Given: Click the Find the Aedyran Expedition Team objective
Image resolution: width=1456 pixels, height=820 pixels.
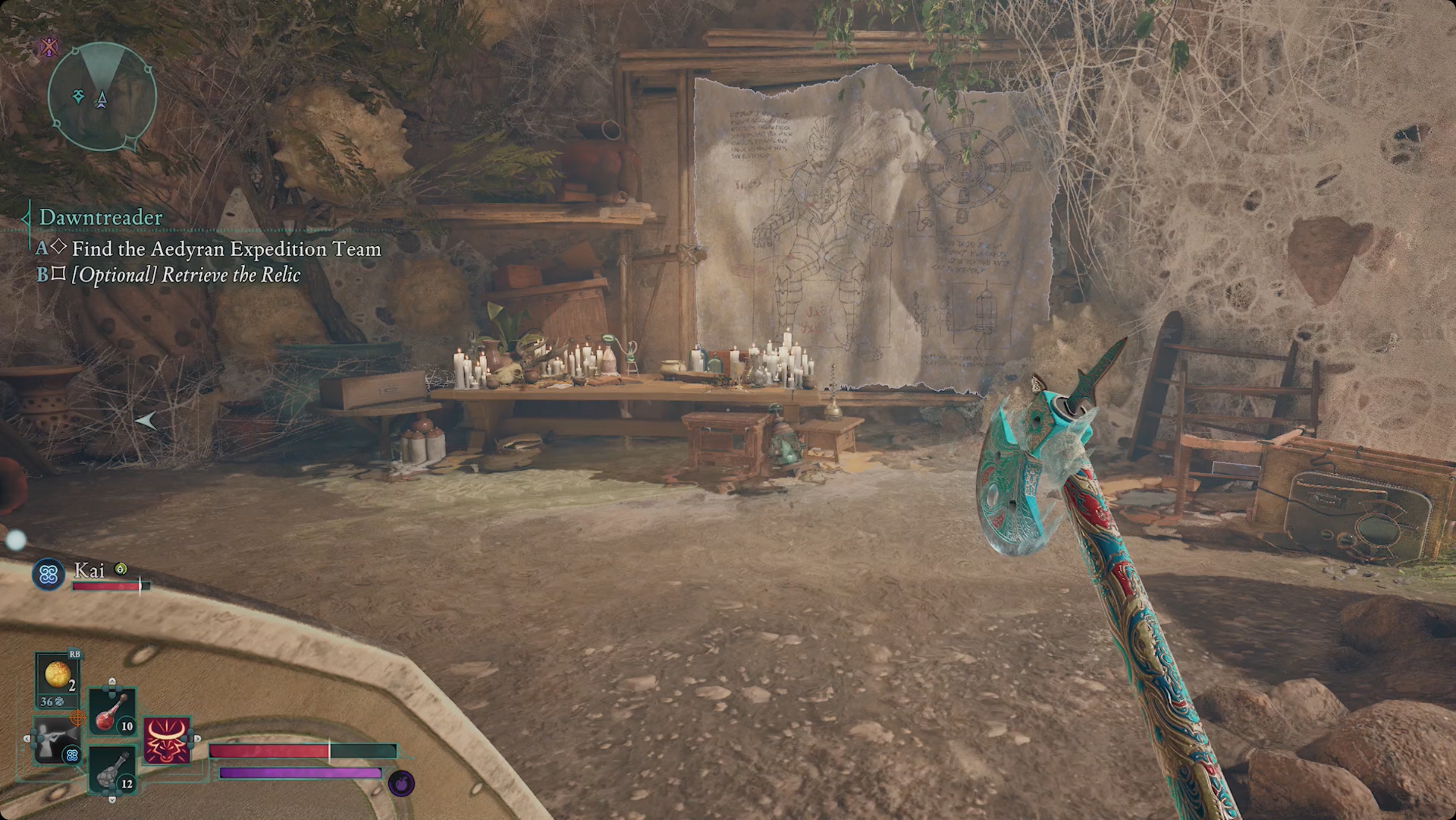Looking at the screenshot, I should point(226,249).
